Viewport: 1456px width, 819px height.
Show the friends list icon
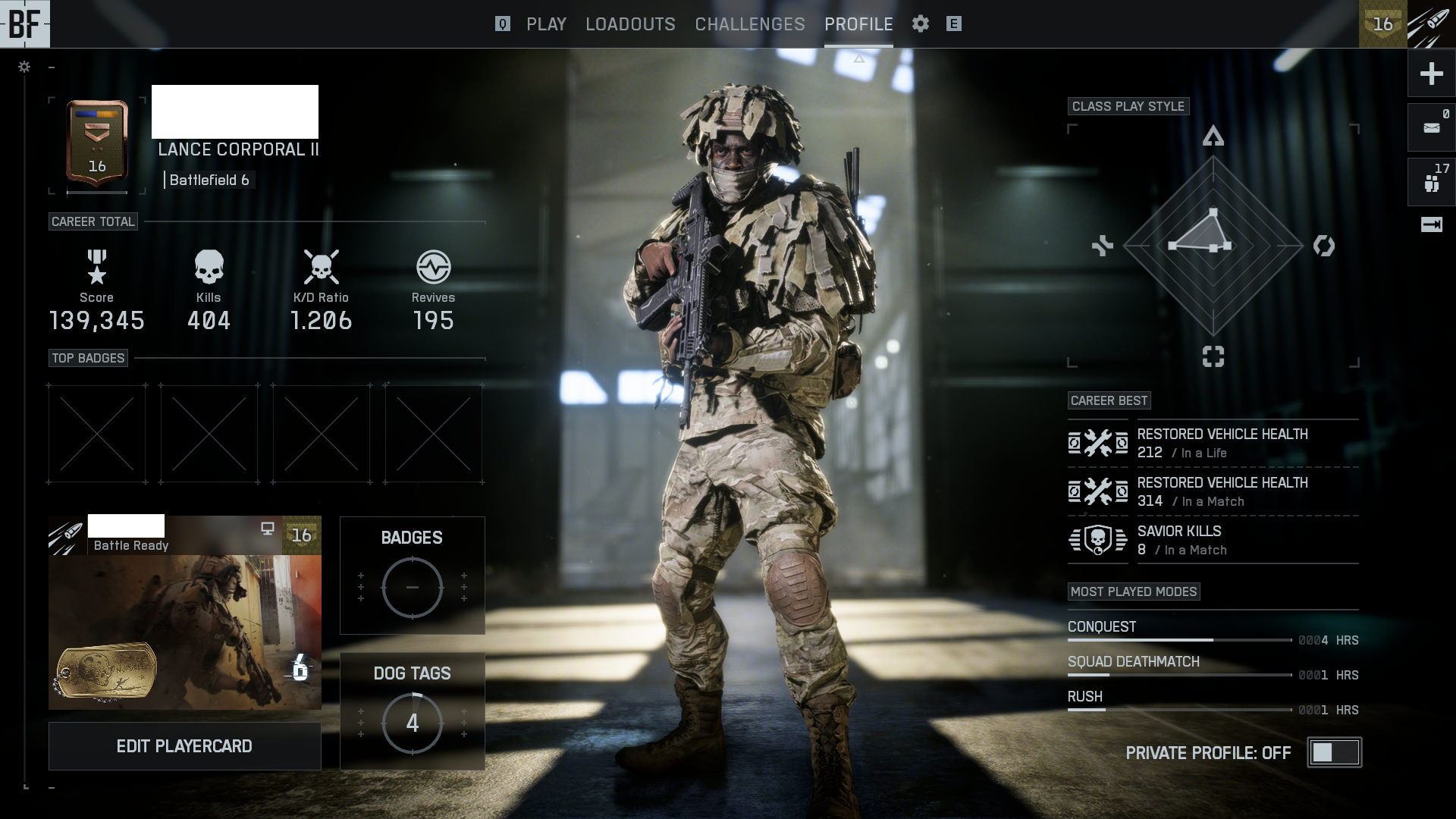coord(1431,182)
